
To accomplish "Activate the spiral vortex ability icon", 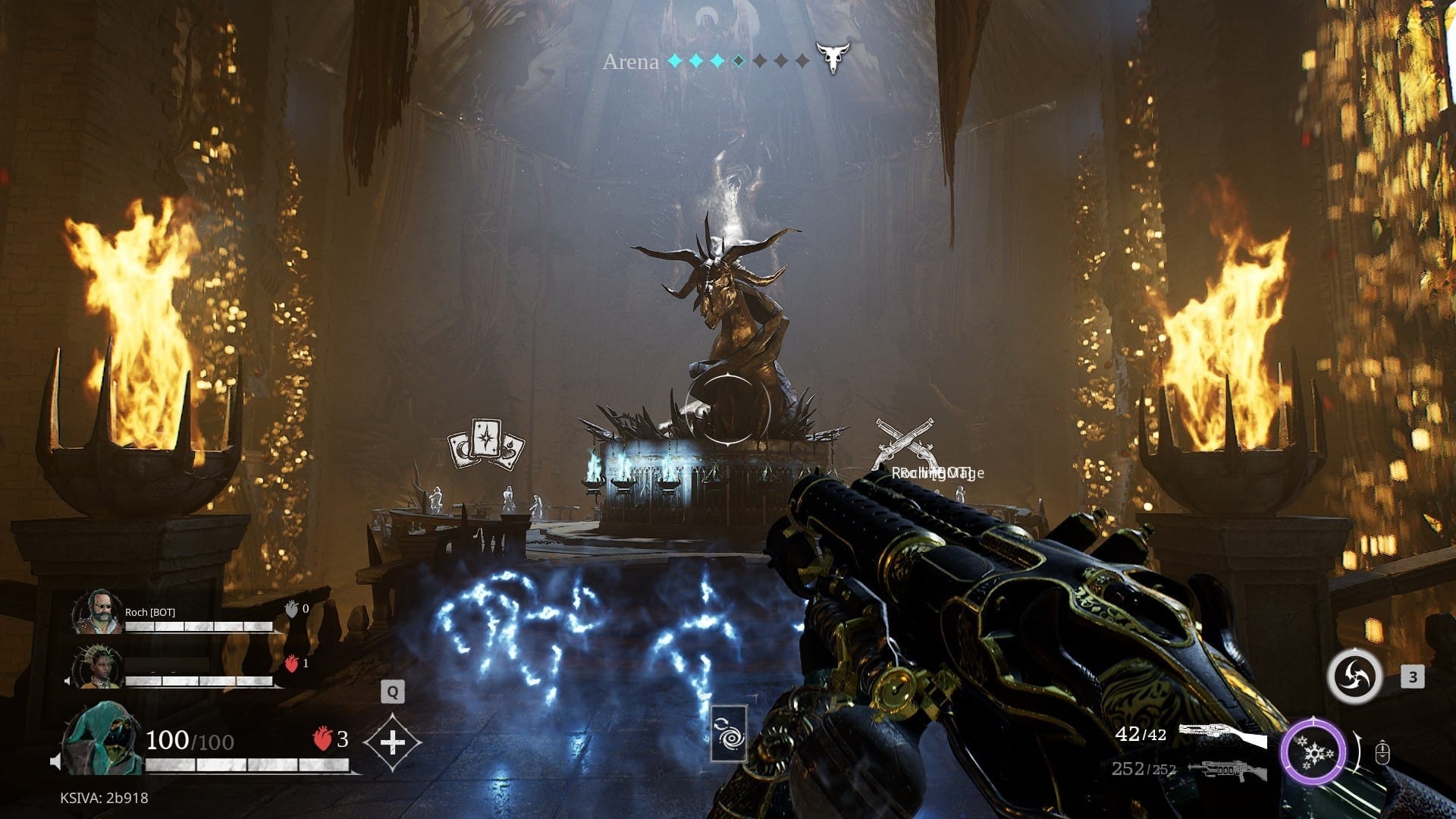I will (x=1354, y=676).
